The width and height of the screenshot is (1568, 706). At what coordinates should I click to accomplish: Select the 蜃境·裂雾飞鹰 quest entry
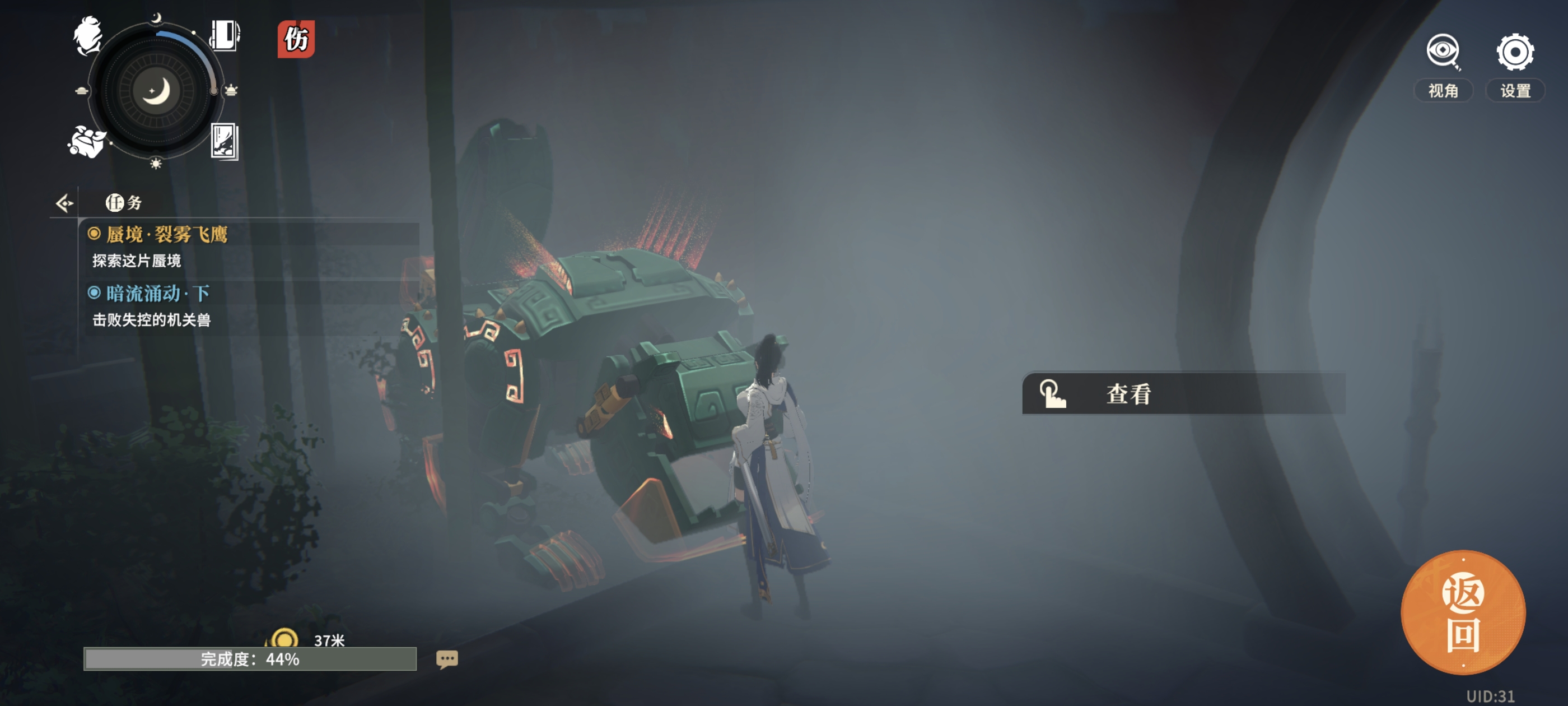click(x=166, y=235)
